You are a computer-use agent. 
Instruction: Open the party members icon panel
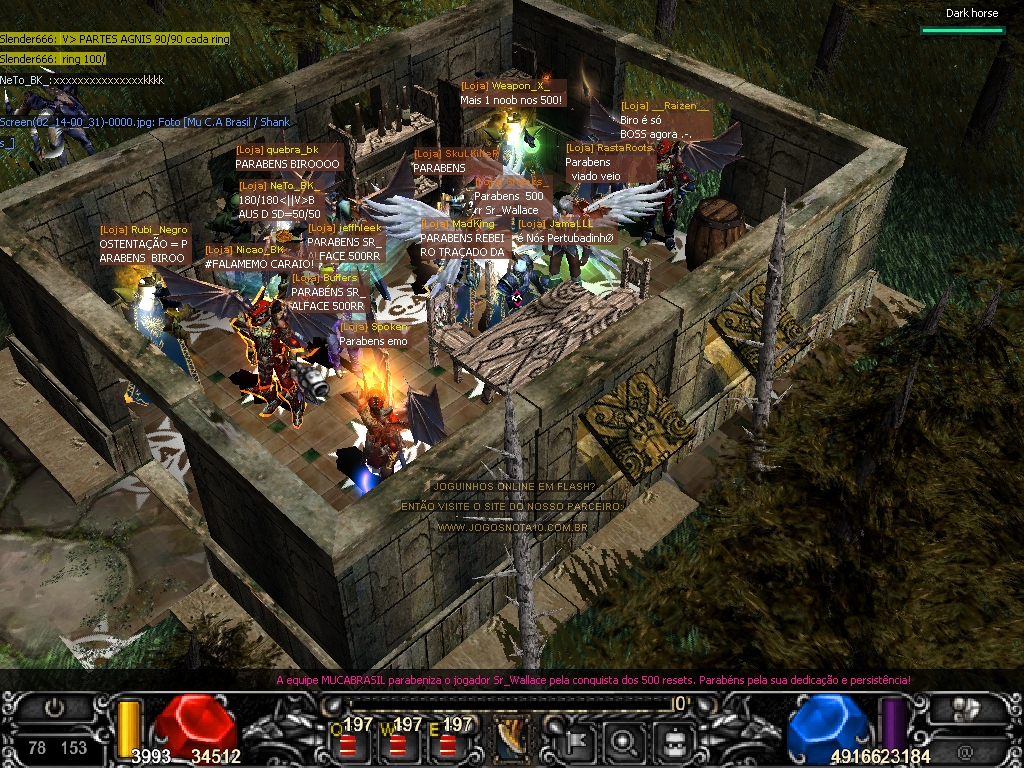(x=965, y=708)
